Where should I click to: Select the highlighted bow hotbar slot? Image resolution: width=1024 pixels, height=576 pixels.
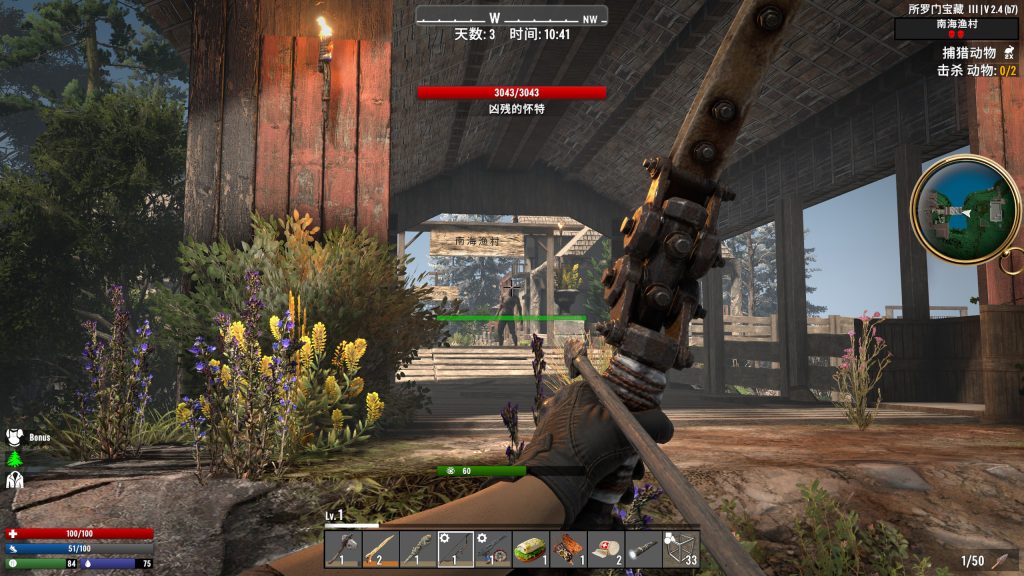point(455,548)
